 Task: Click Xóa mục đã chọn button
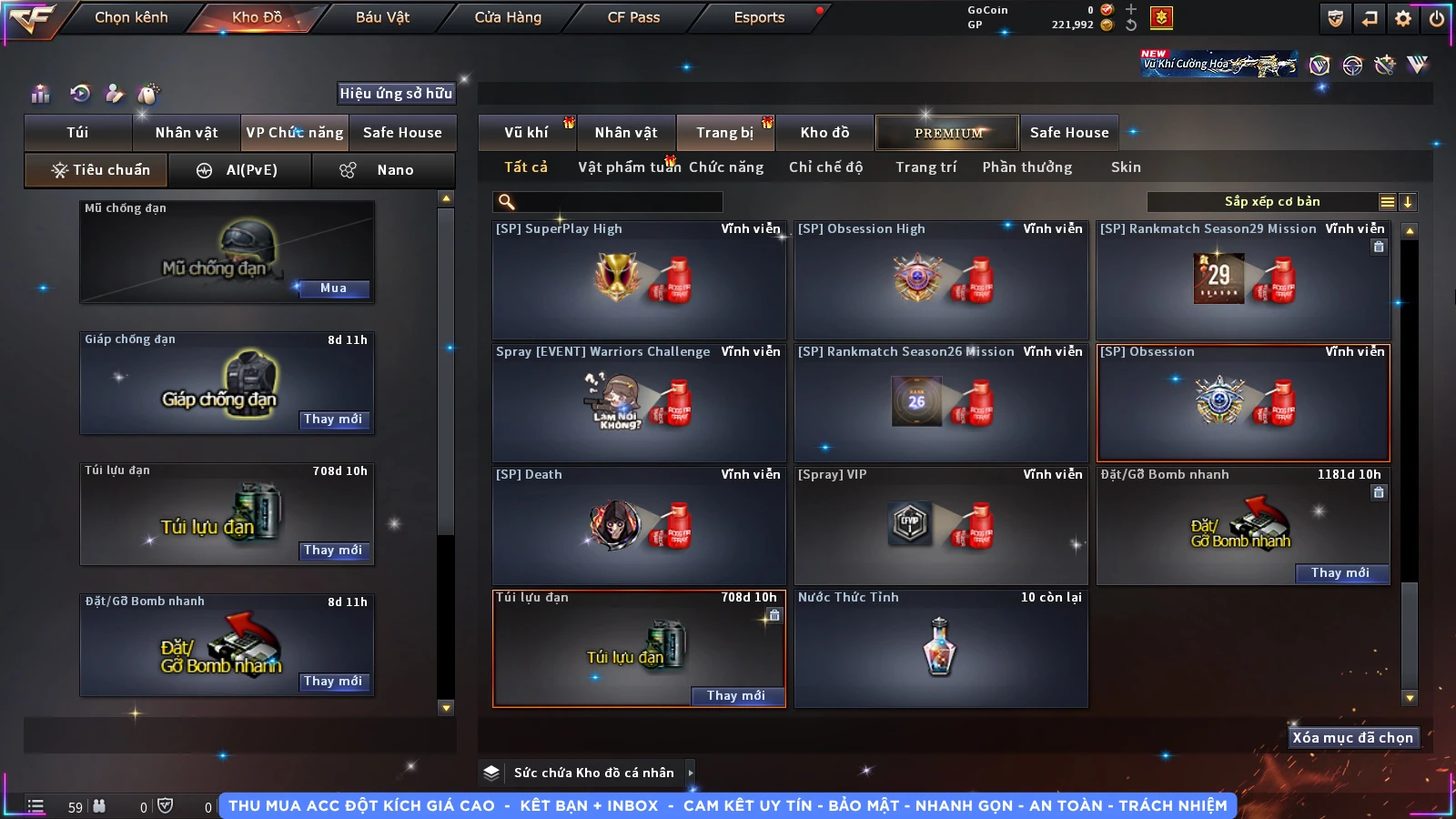[1352, 738]
